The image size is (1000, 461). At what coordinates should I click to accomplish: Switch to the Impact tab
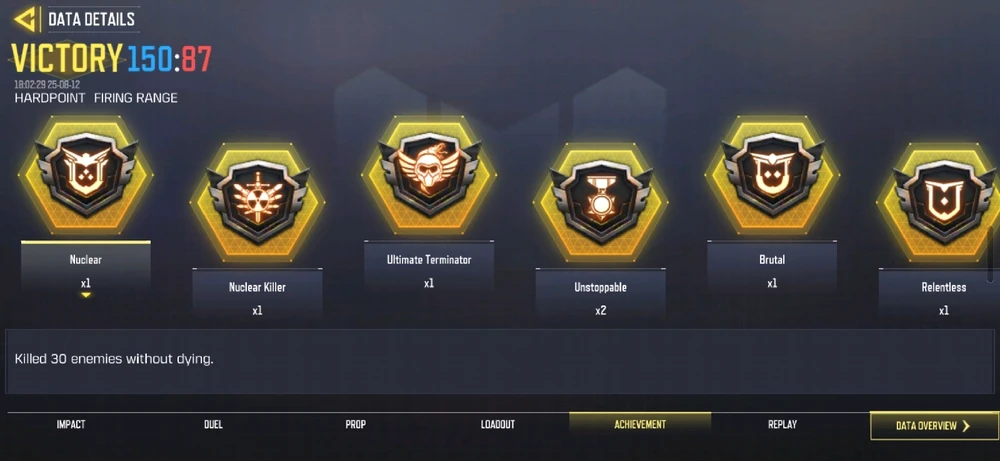click(x=71, y=425)
